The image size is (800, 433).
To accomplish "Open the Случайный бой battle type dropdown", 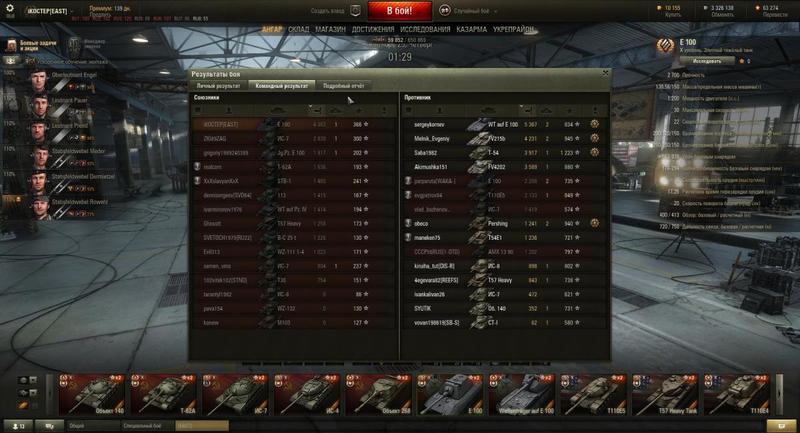I will (x=488, y=11).
